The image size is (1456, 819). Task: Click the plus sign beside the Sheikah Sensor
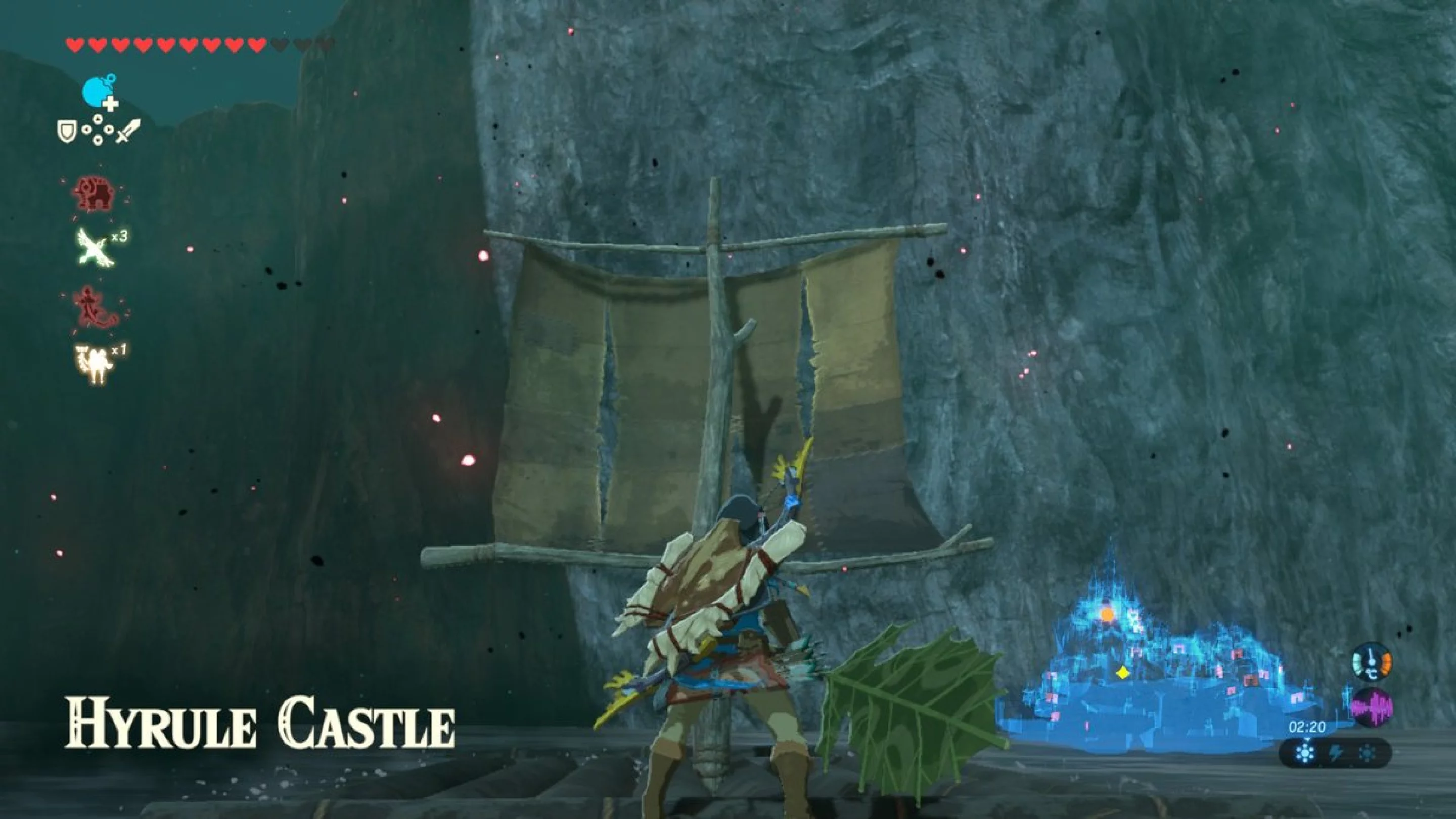[111, 104]
